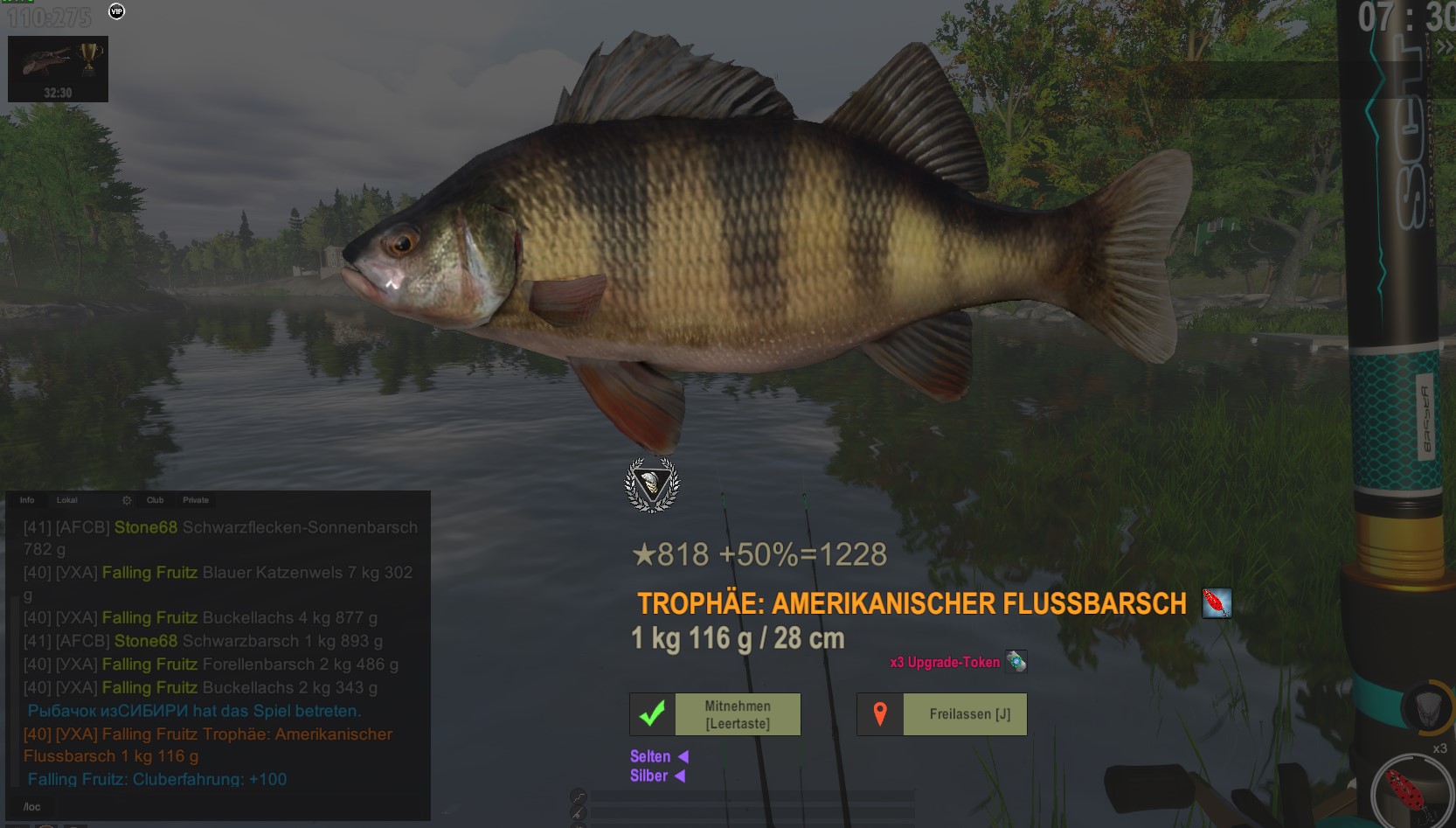
Task: Click the fast-forward time arrows
Action: 1444,47
